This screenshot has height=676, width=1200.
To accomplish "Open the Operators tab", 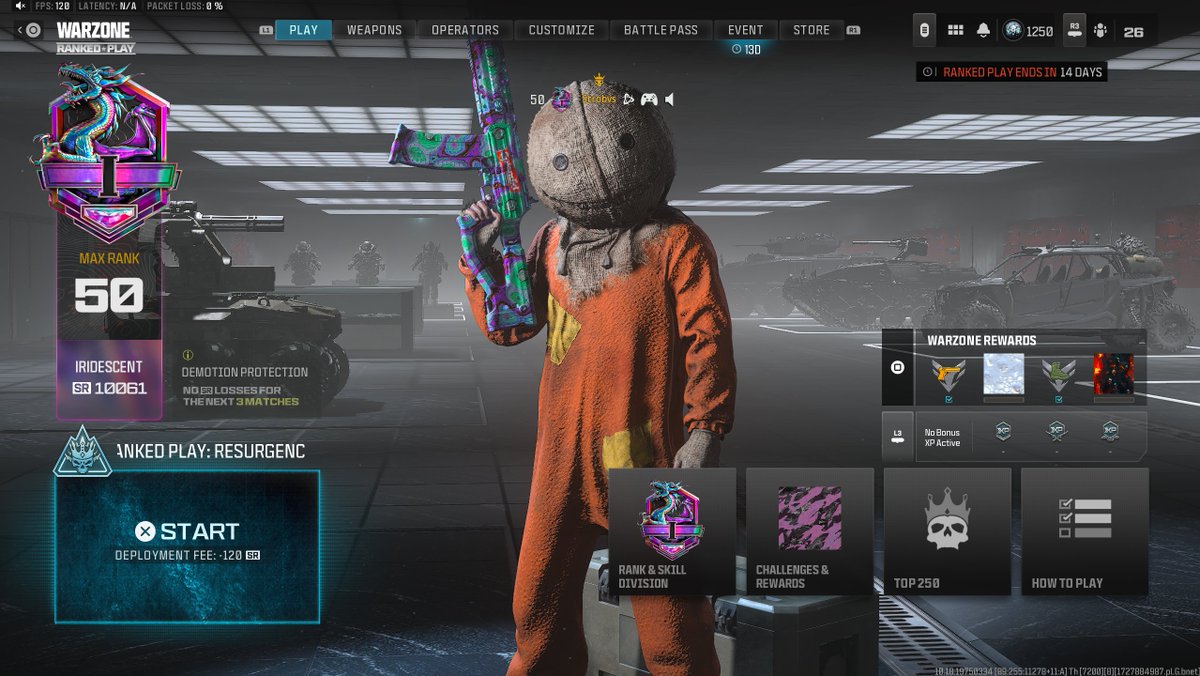I will [x=465, y=30].
